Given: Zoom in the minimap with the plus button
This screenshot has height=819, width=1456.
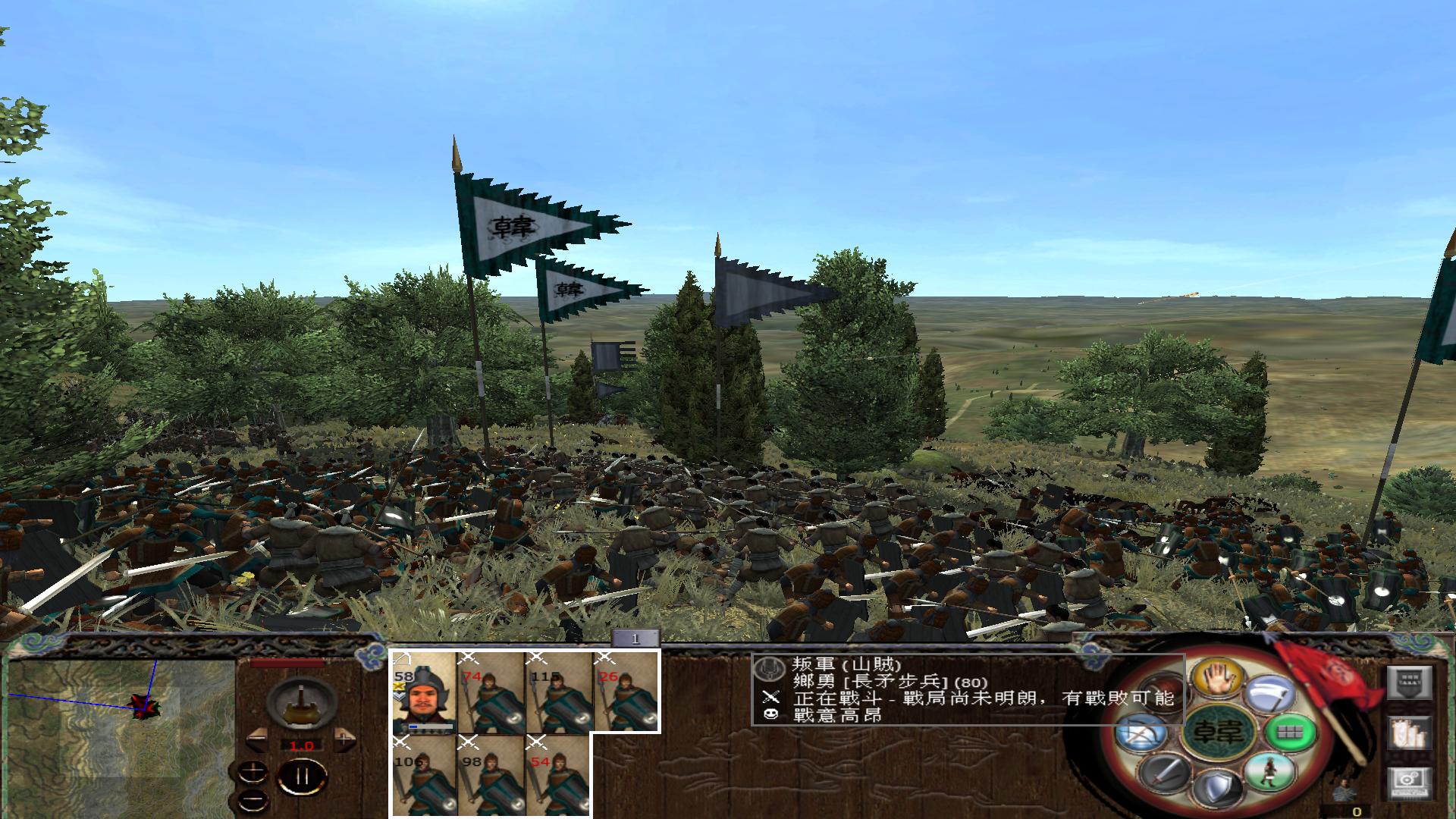Looking at the screenshot, I should tap(253, 773).
